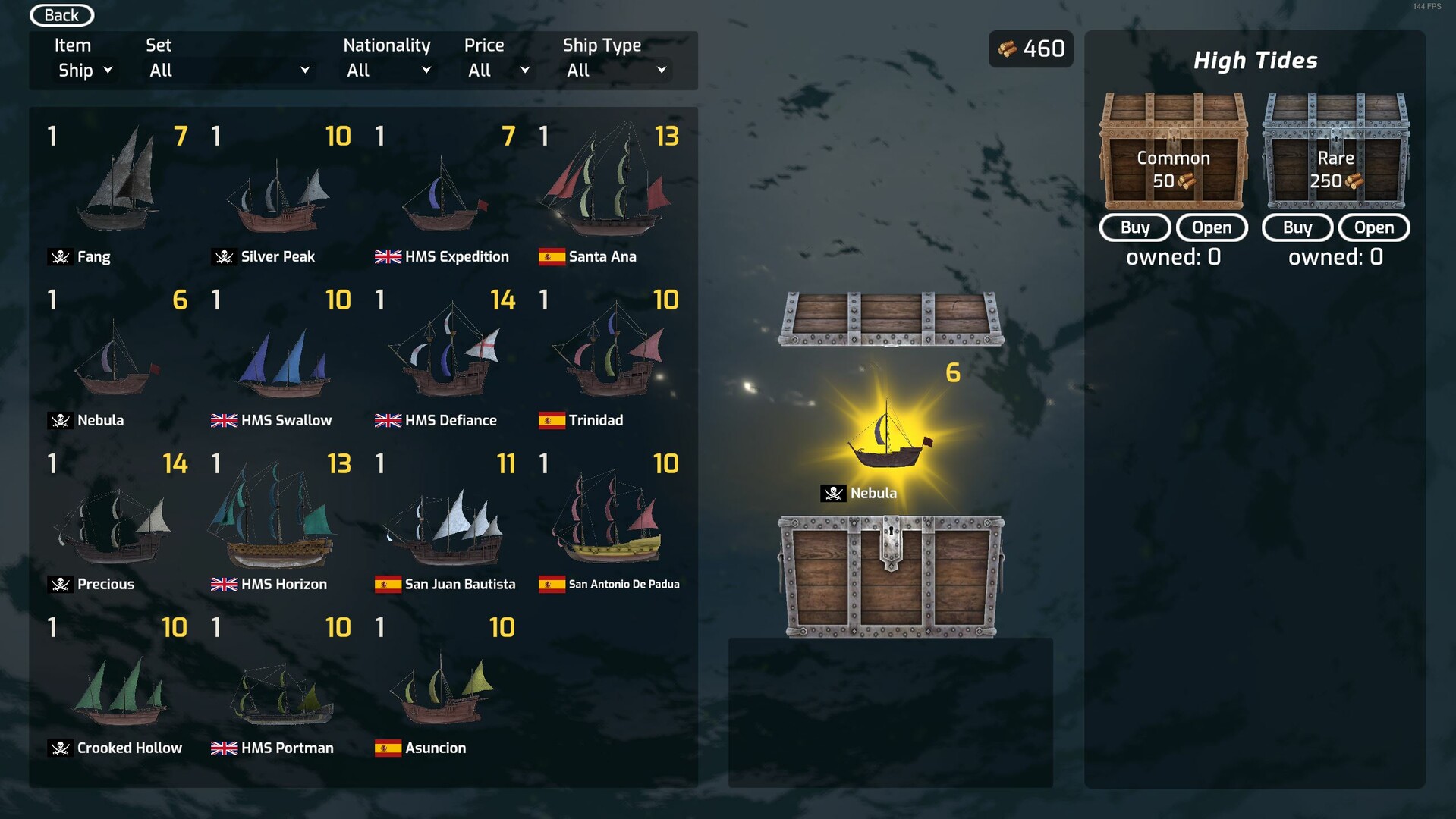Open the Set filter dropdown

pos(228,70)
